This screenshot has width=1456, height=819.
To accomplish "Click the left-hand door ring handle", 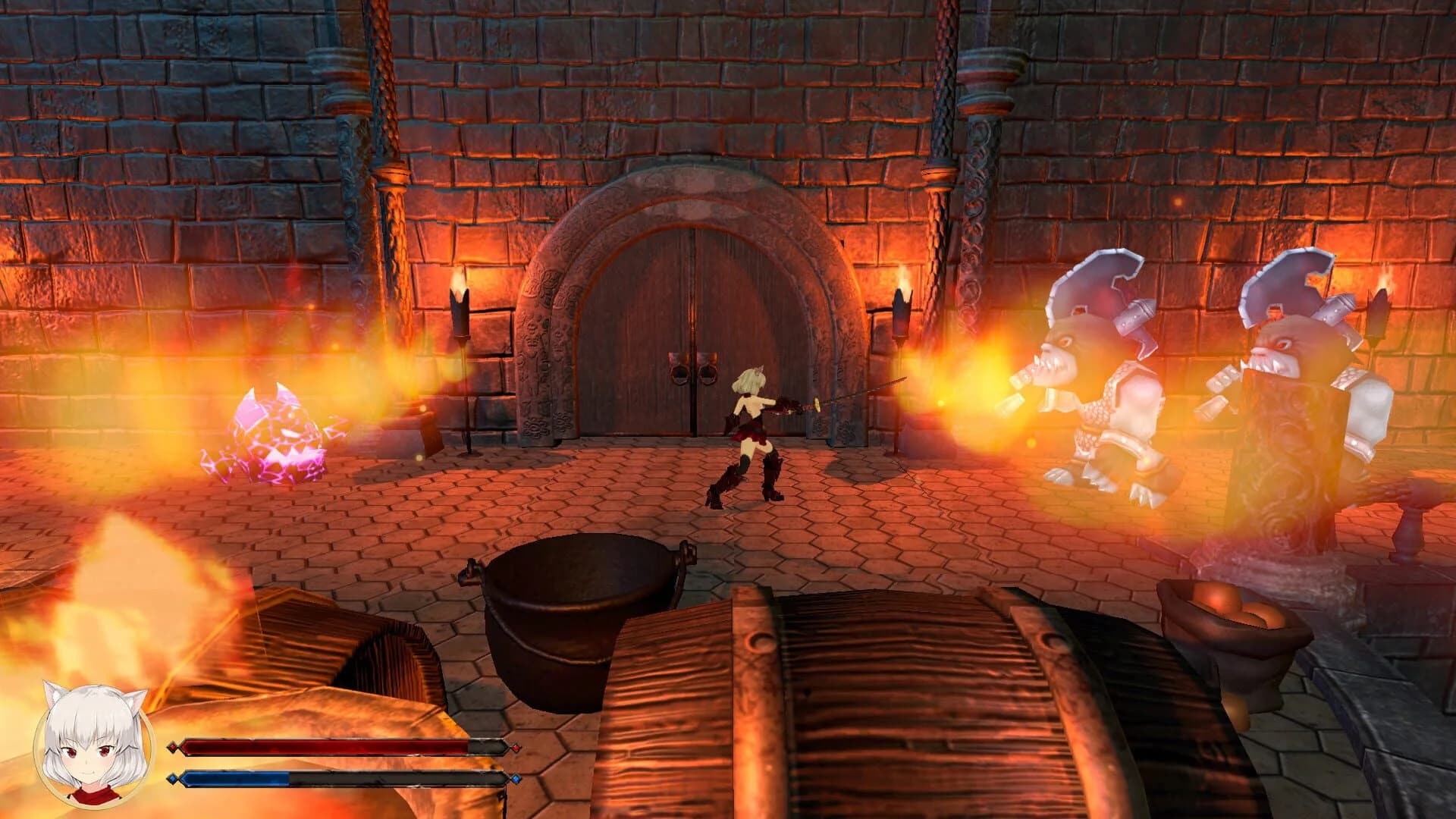I will (x=679, y=373).
